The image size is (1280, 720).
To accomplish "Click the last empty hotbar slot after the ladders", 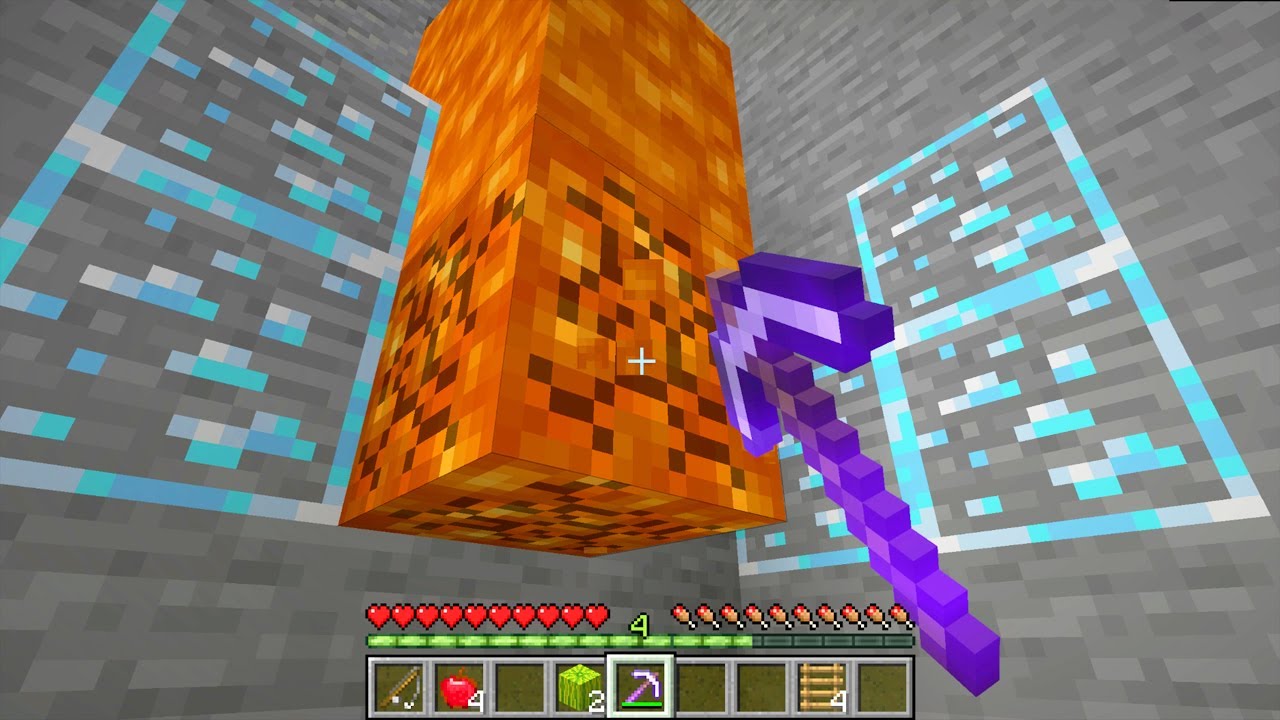I will click(882, 688).
